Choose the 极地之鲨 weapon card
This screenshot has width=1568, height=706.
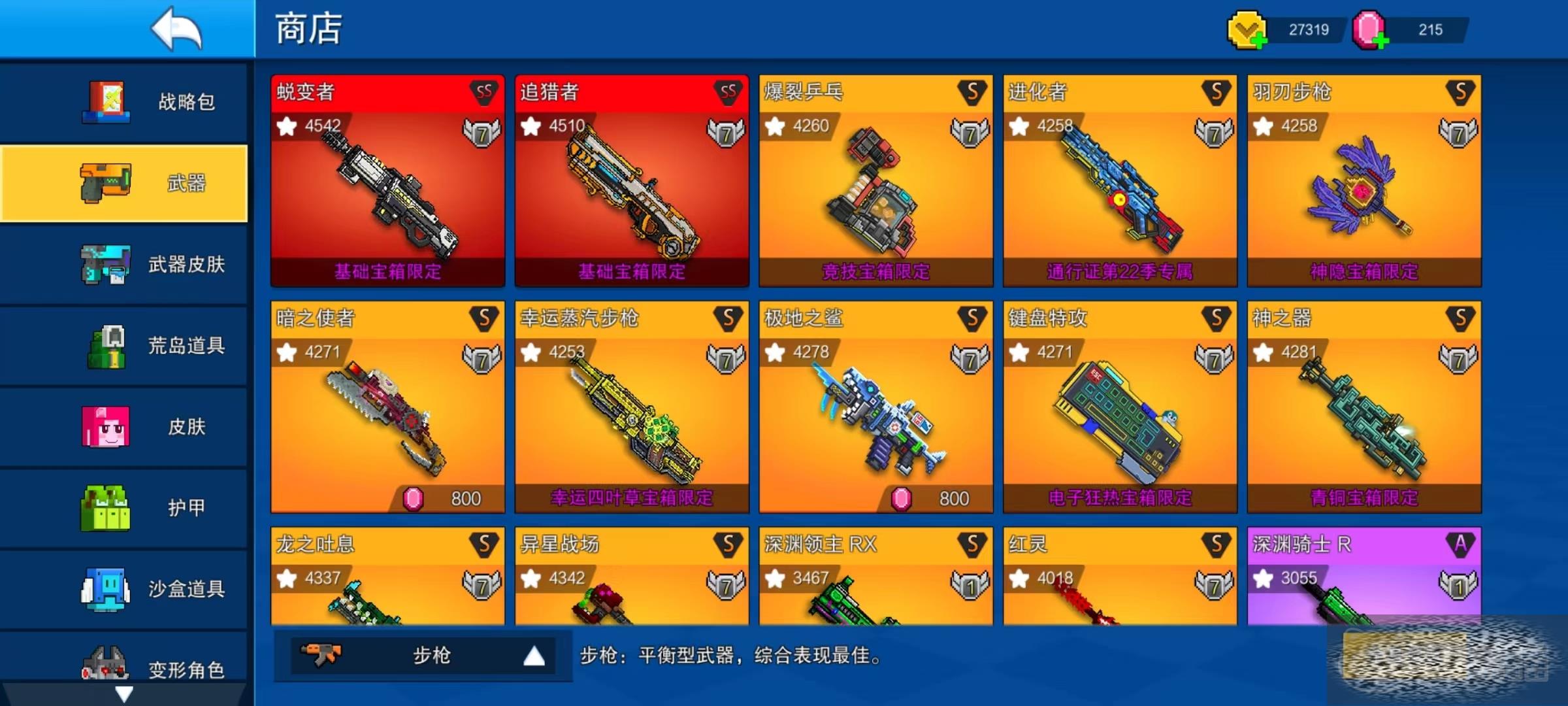click(875, 407)
